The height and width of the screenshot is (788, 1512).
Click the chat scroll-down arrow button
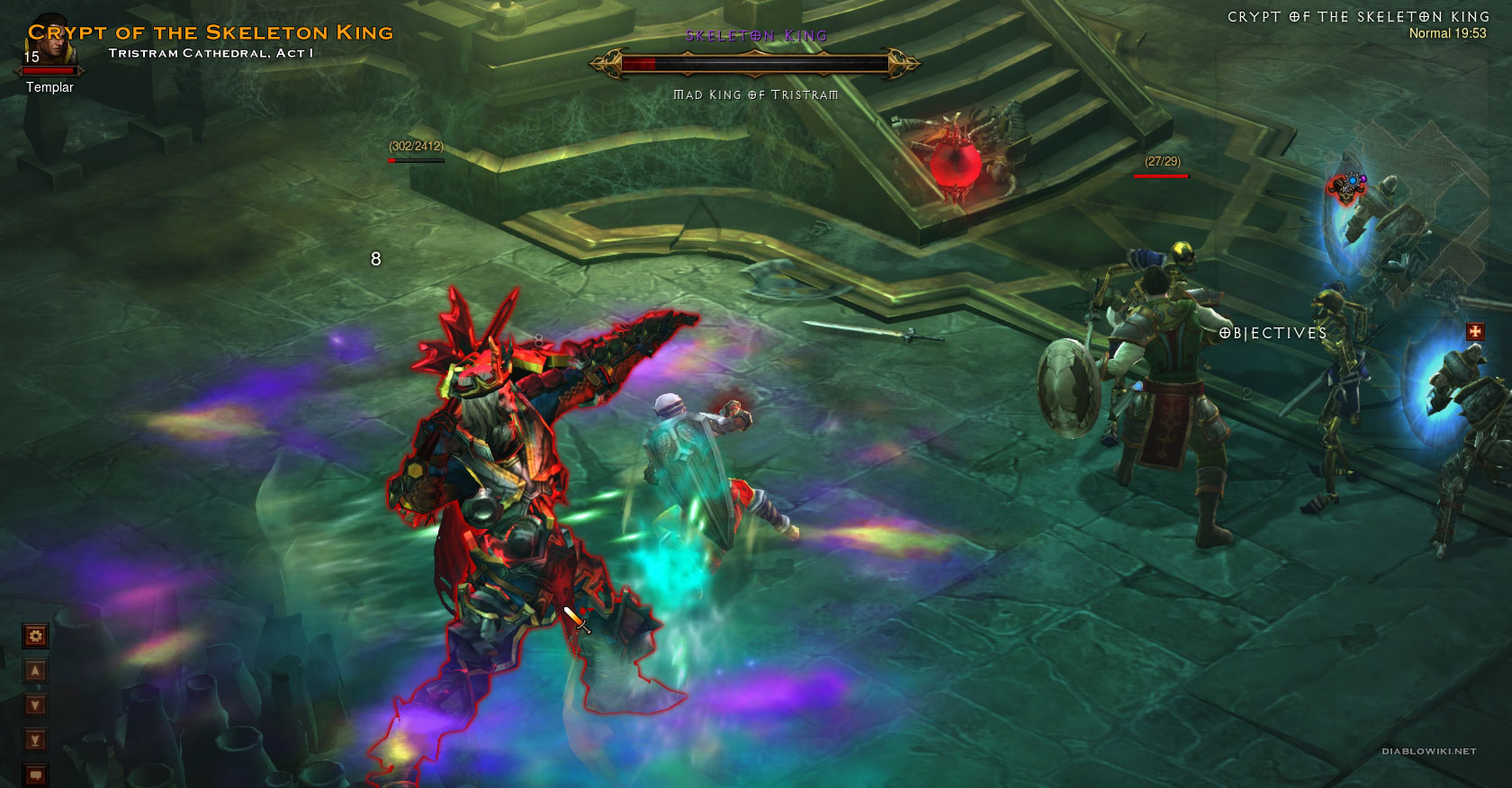(x=35, y=705)
